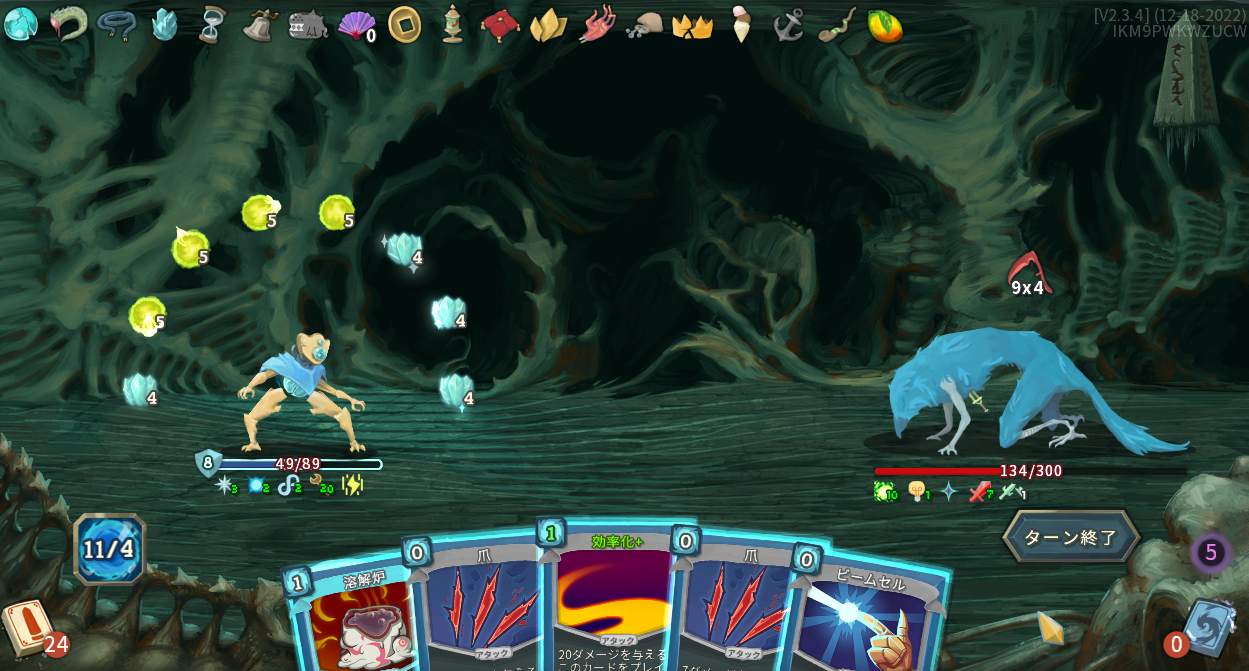The height and width of the screenshot is (671, 1249).
Task: Show the exhaust pile with 5 cards
Action: click(x=1210, y=552)
